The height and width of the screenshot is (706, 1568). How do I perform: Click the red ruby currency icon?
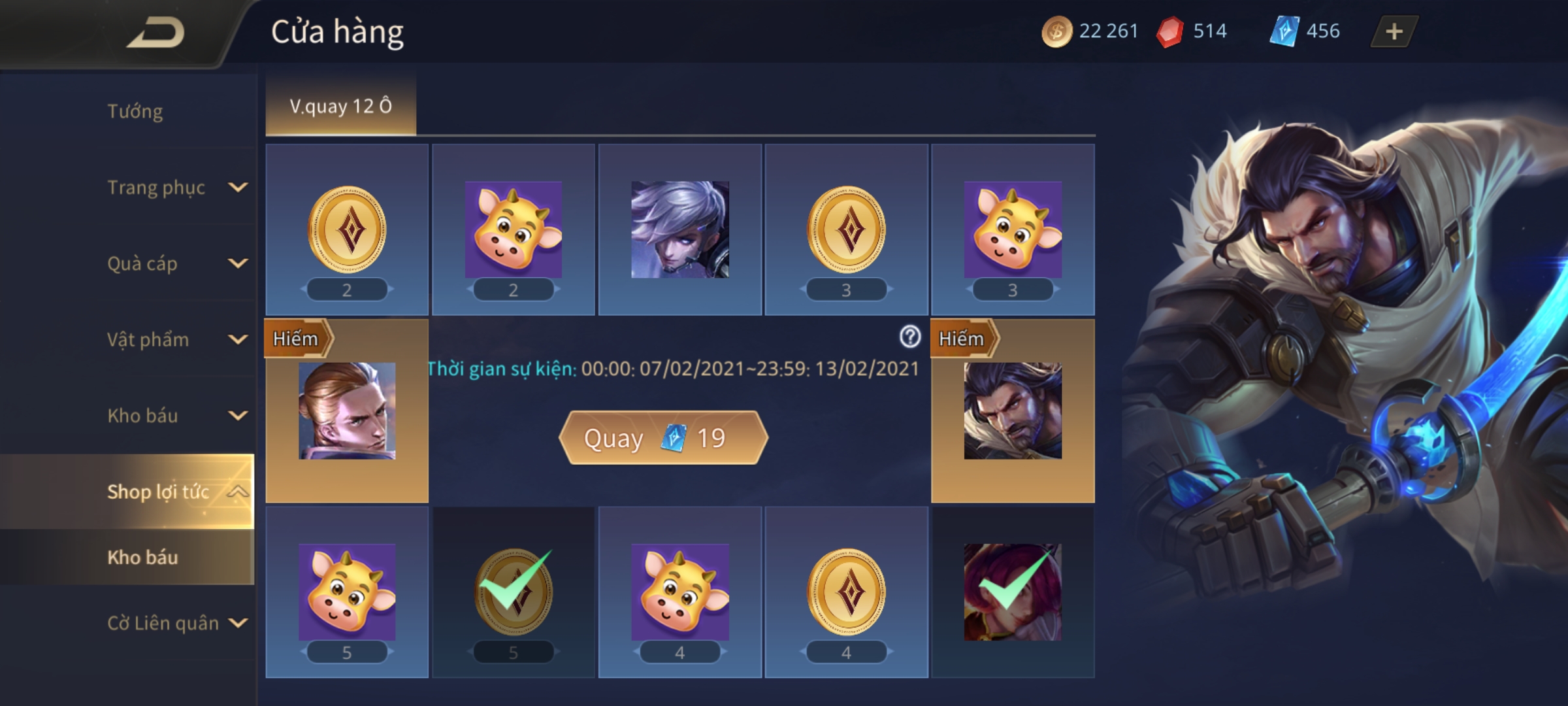1169,31
